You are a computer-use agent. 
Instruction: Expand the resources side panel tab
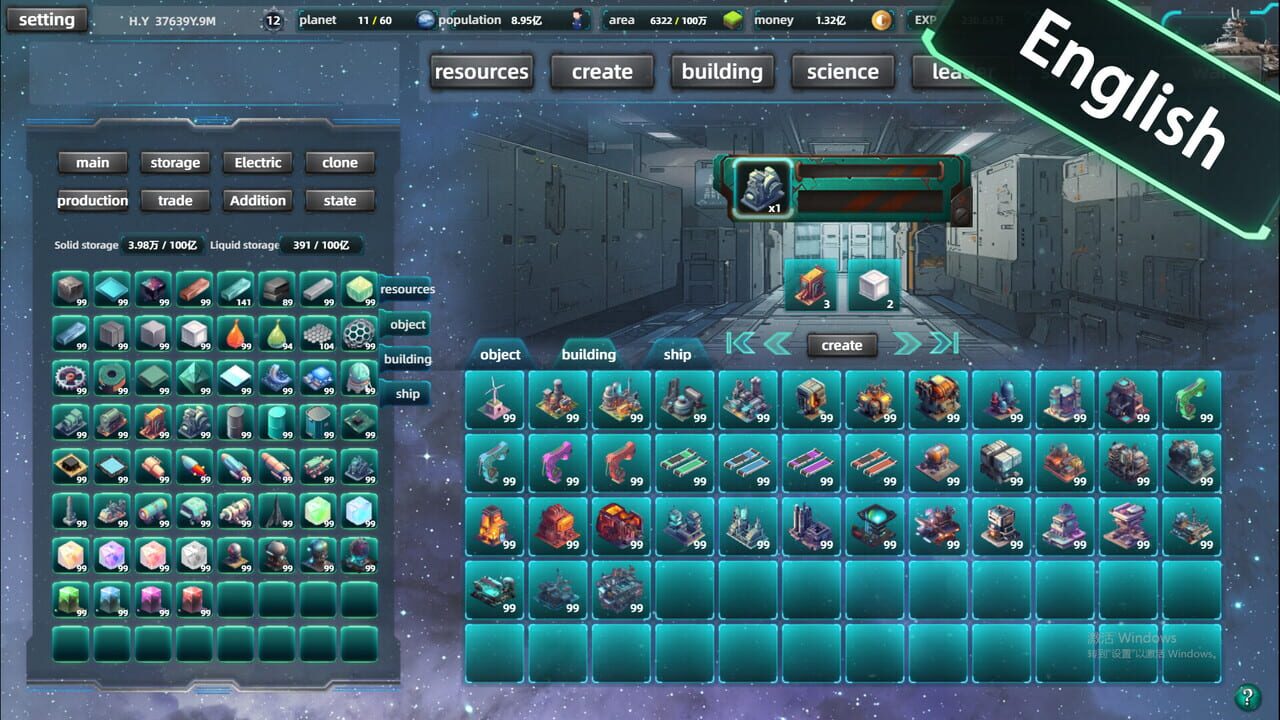tap(407, 289)
